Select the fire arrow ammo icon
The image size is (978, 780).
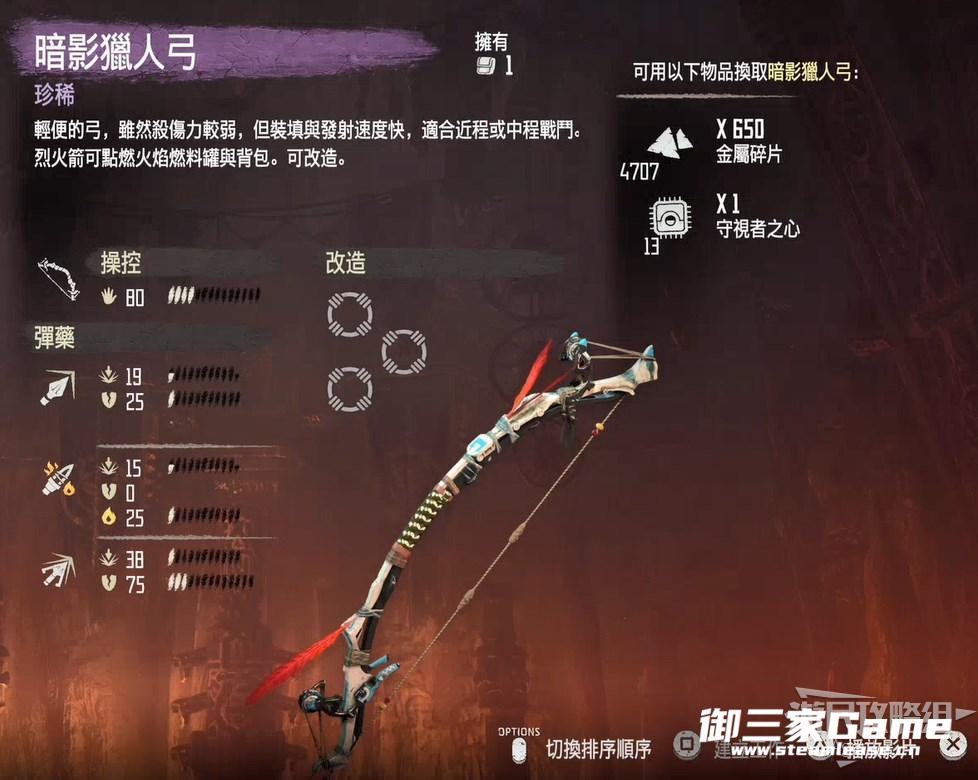[56, 478]
